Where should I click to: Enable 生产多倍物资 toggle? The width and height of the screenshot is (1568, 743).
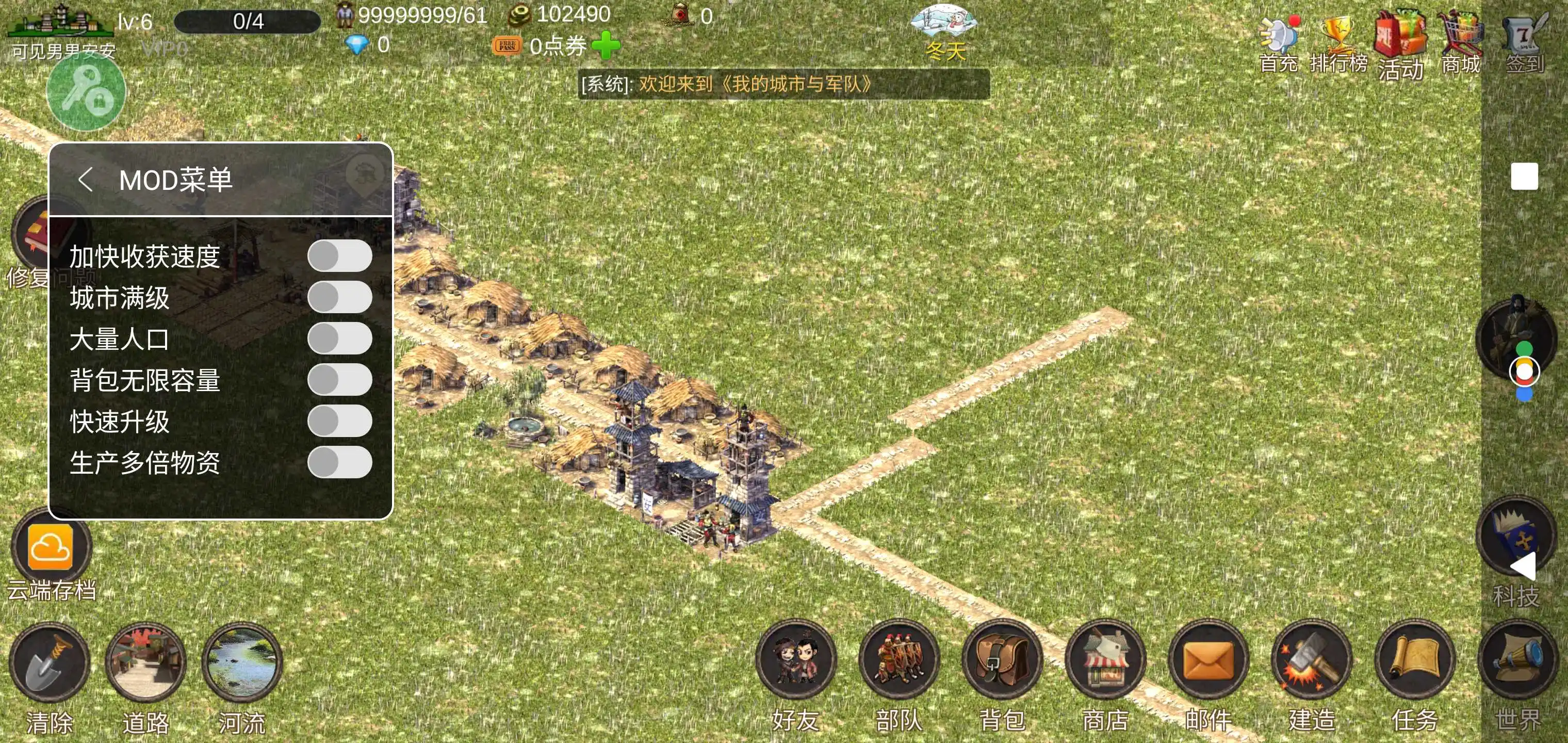click(x=340, y=463)
